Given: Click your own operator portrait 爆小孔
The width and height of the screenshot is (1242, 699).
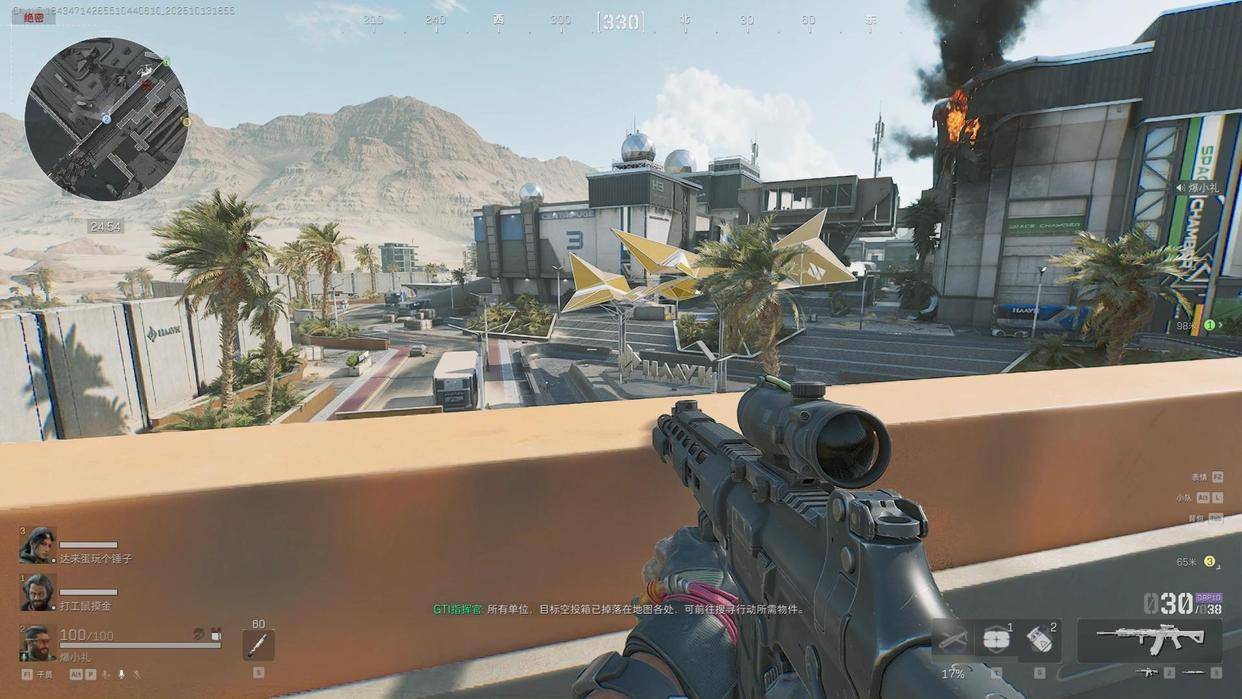Looking at the screenshot, I should [x=38, y=643].
